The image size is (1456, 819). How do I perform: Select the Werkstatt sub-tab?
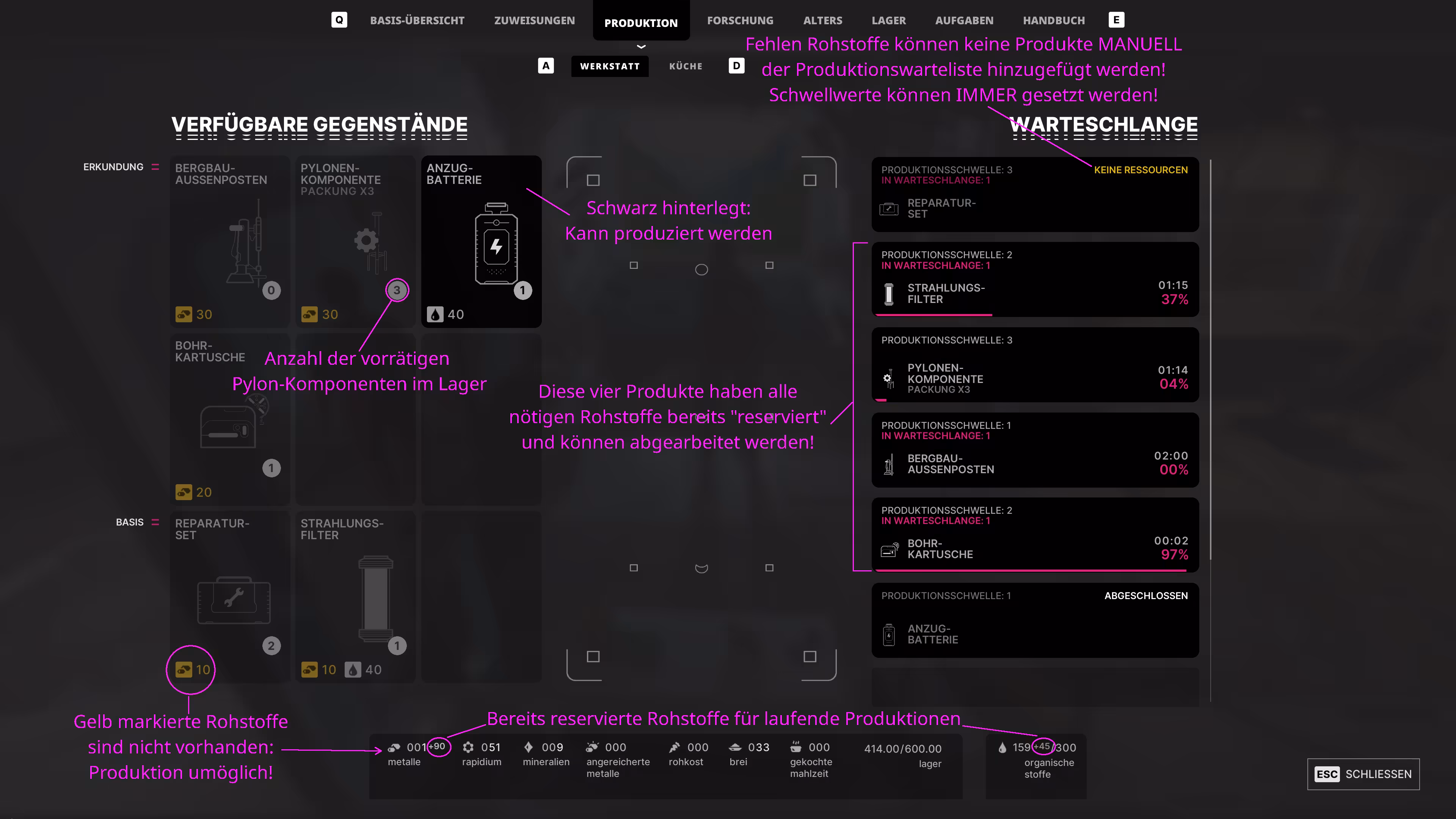click(609, 66)
